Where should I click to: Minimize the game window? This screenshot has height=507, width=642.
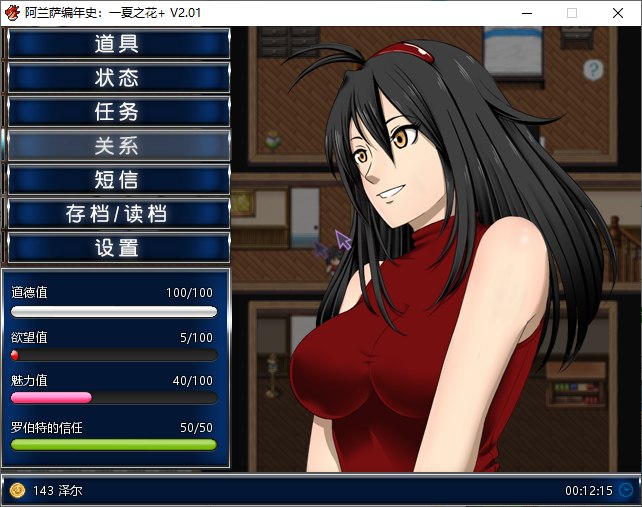coord(526,13)
